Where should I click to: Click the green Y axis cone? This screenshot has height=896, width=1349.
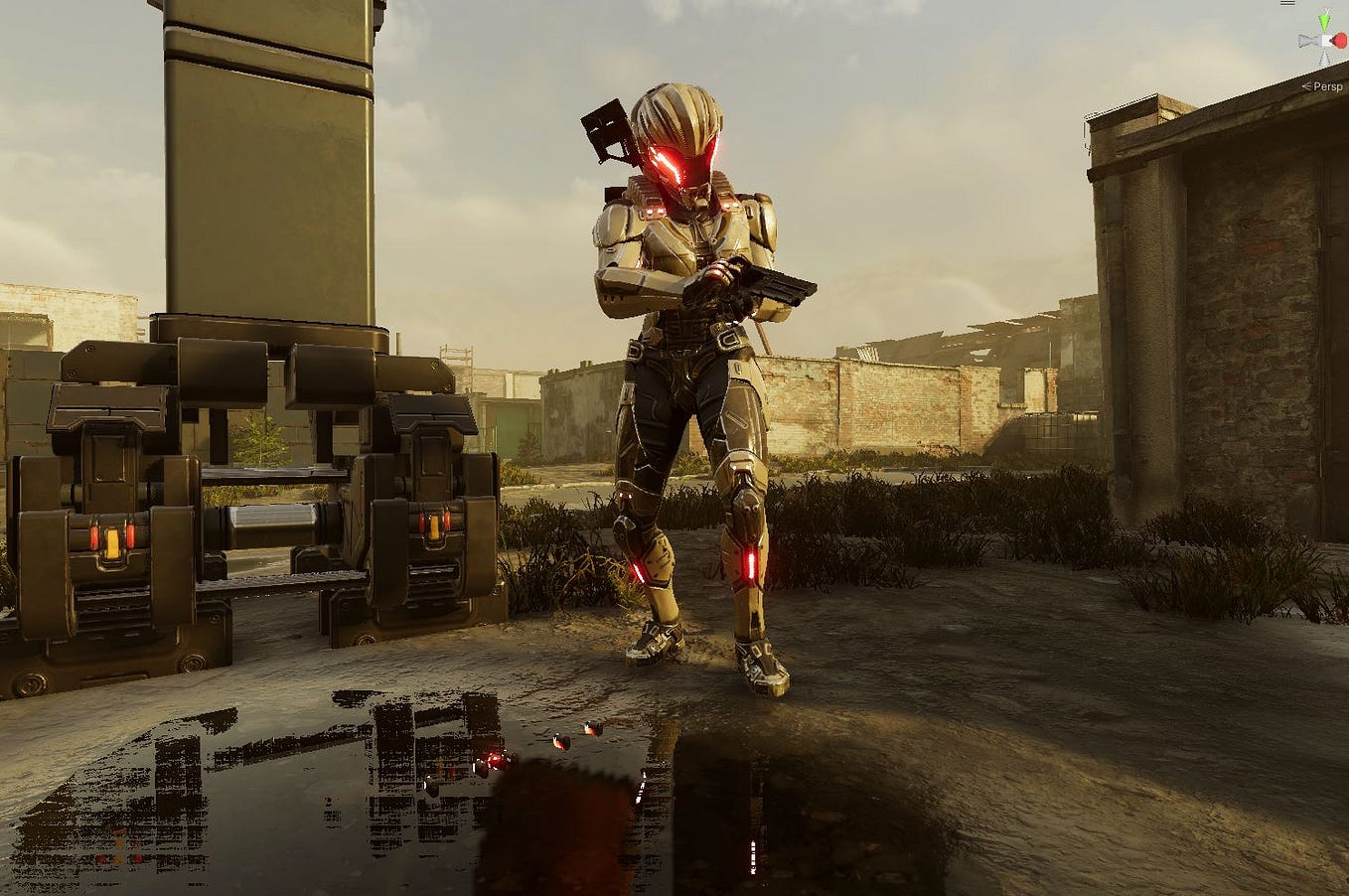coord(1323,20)
